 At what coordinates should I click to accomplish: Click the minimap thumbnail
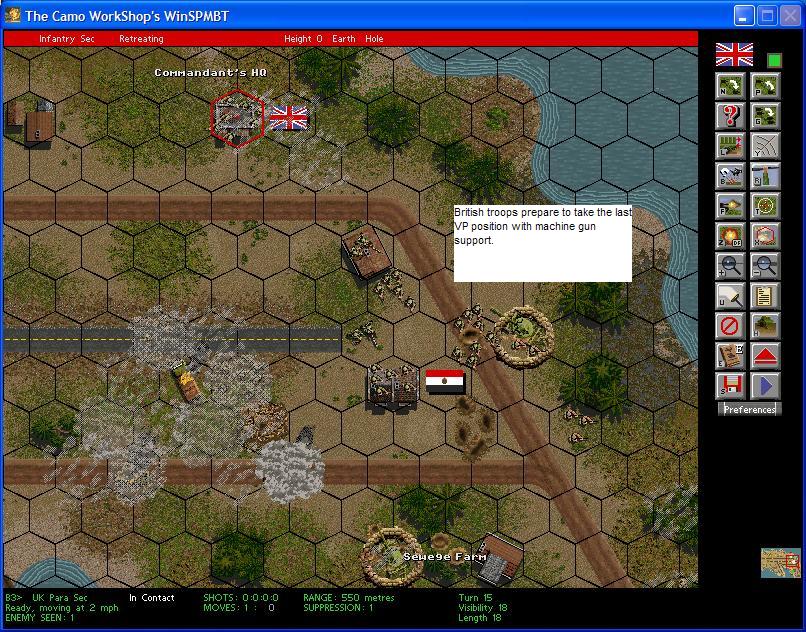tap(780, 563)
